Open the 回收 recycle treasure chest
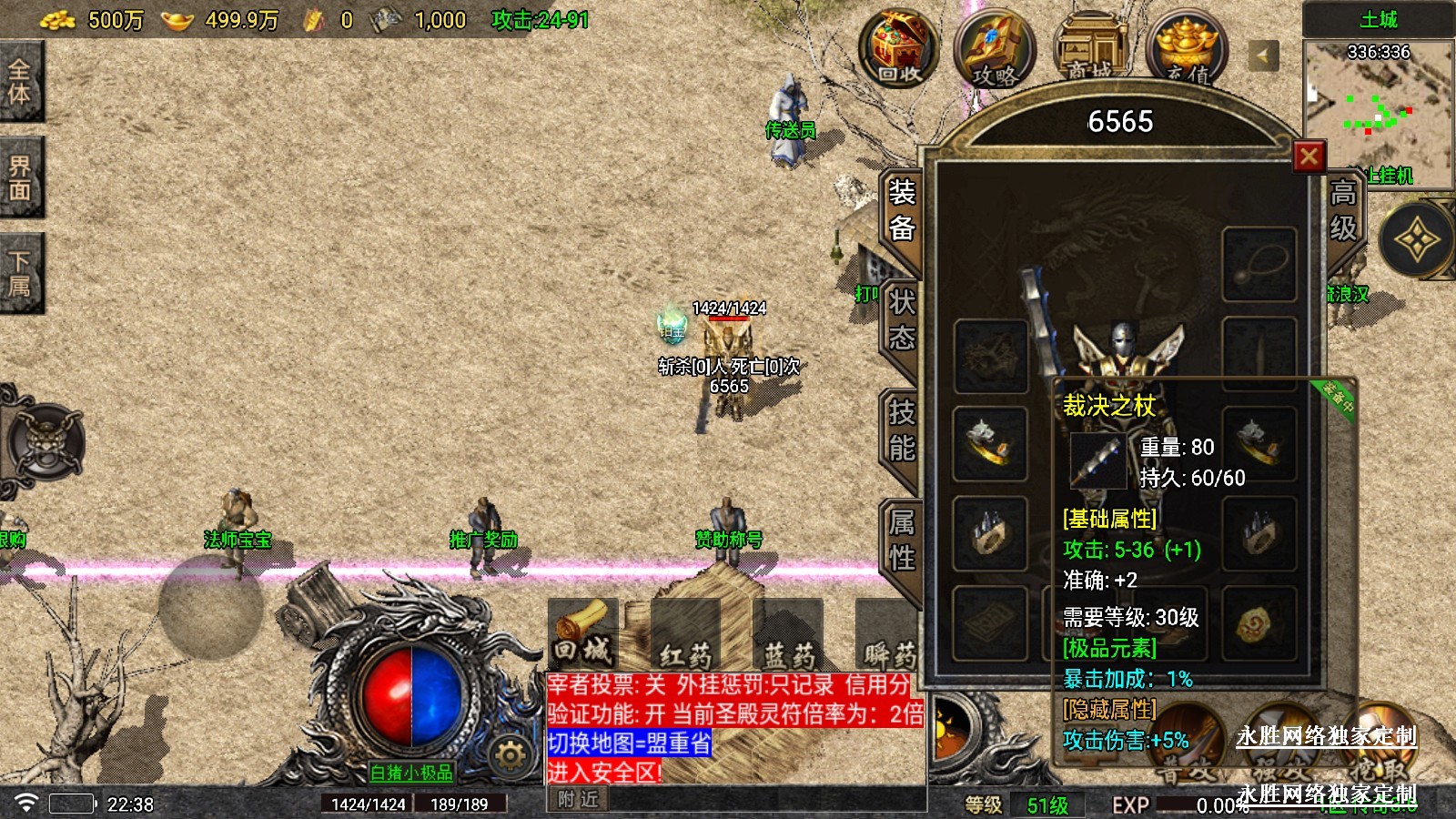Viewport: 1456px width, 819px height. click(x=900, y=48)
